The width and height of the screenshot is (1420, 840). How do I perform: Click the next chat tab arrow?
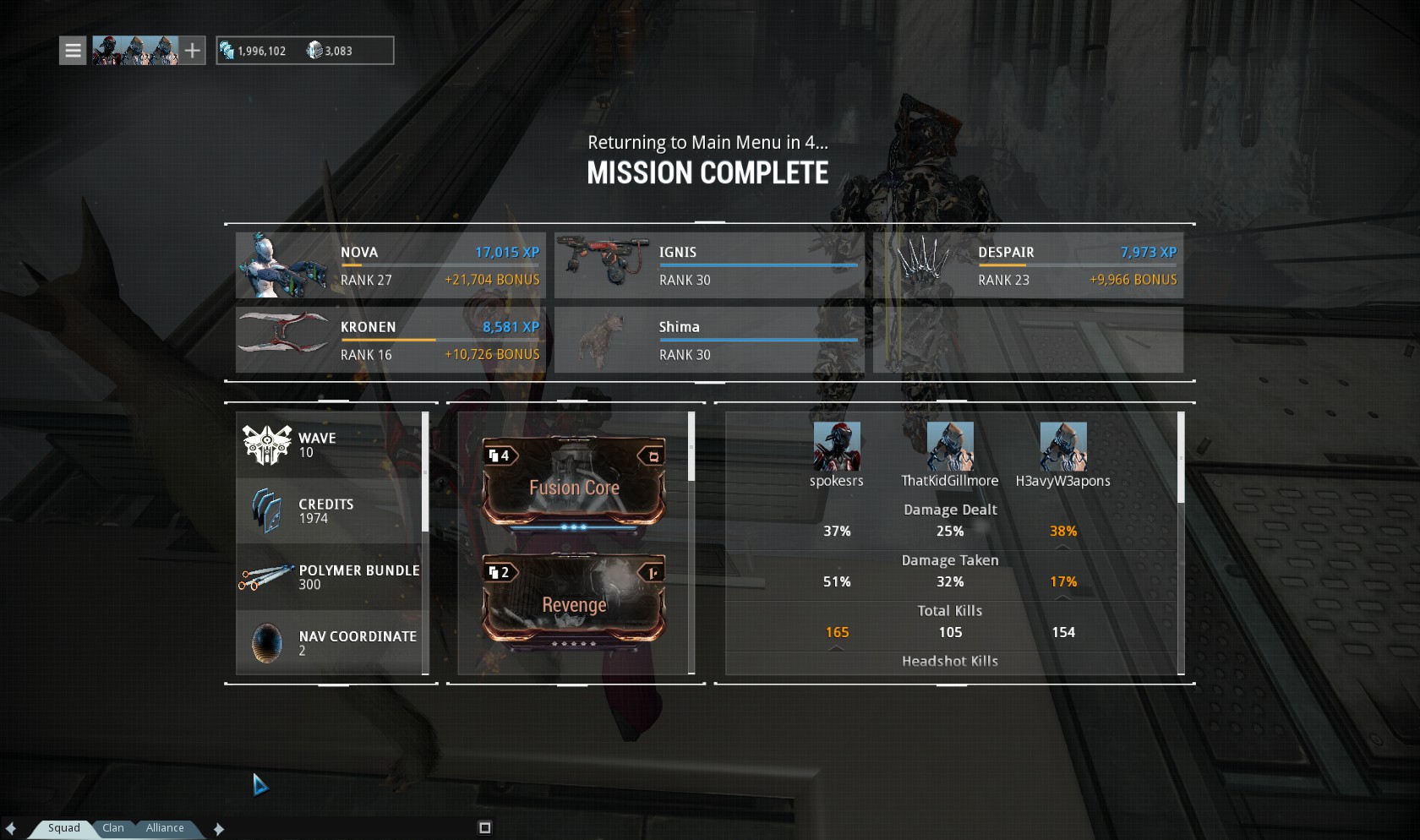click(219, 829)
